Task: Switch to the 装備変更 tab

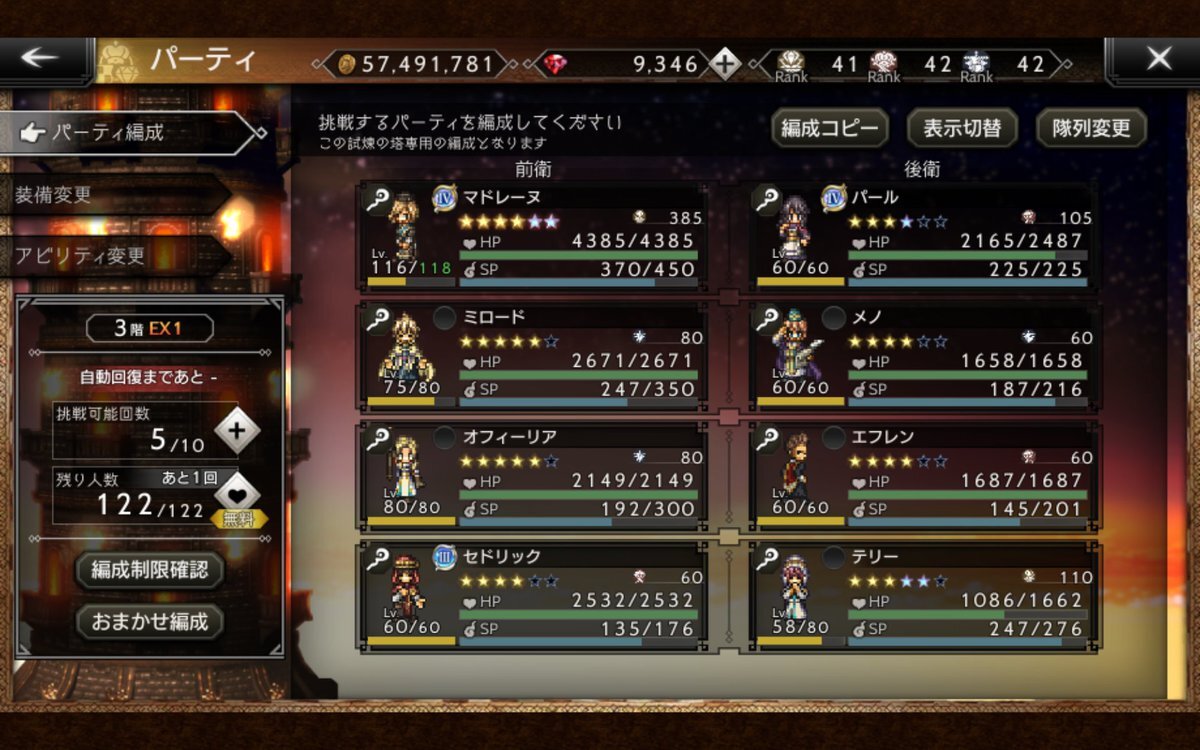Action: [110, 195]
